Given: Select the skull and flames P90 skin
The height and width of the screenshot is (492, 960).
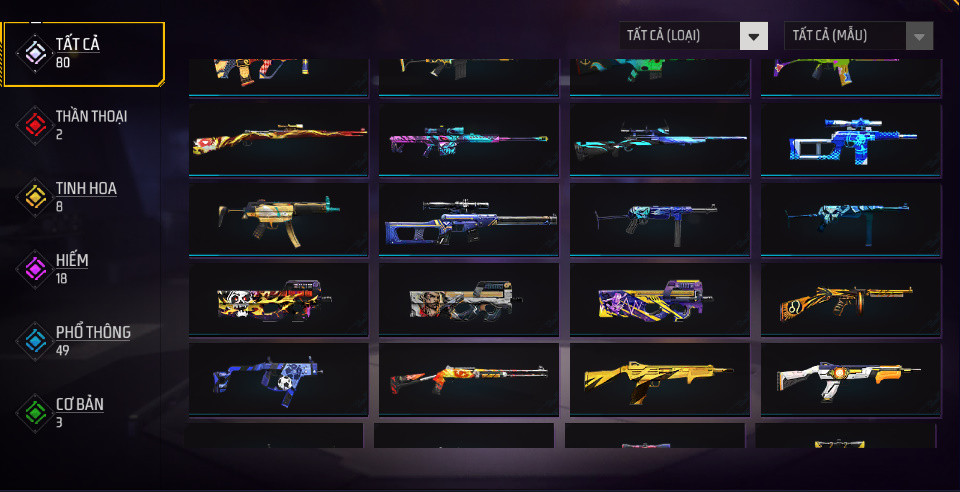Looking at the screenshot, I should 278,298.
